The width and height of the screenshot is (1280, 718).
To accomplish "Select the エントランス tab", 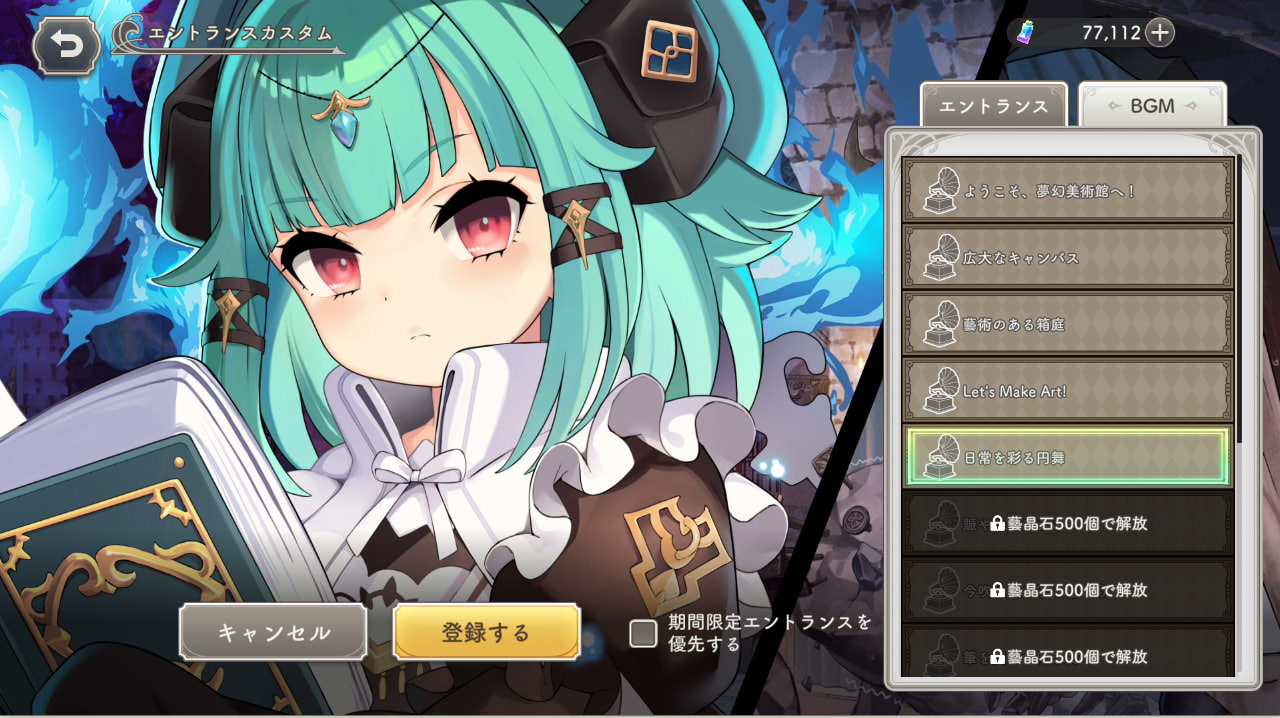I will click(x=993, y=106).
